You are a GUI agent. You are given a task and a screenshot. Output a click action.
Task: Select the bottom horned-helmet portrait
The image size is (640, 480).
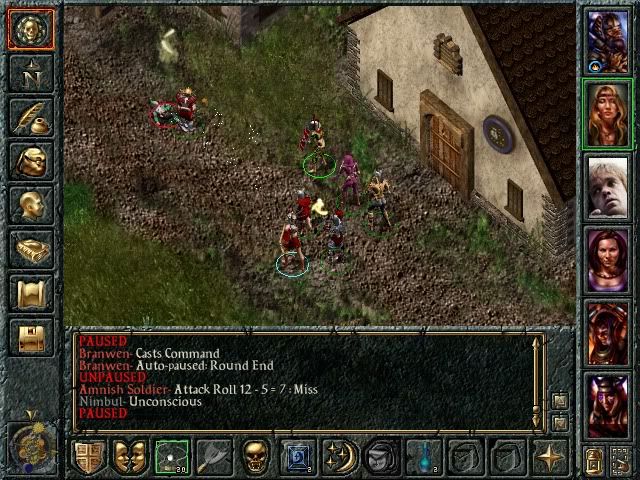click(609, 406)
